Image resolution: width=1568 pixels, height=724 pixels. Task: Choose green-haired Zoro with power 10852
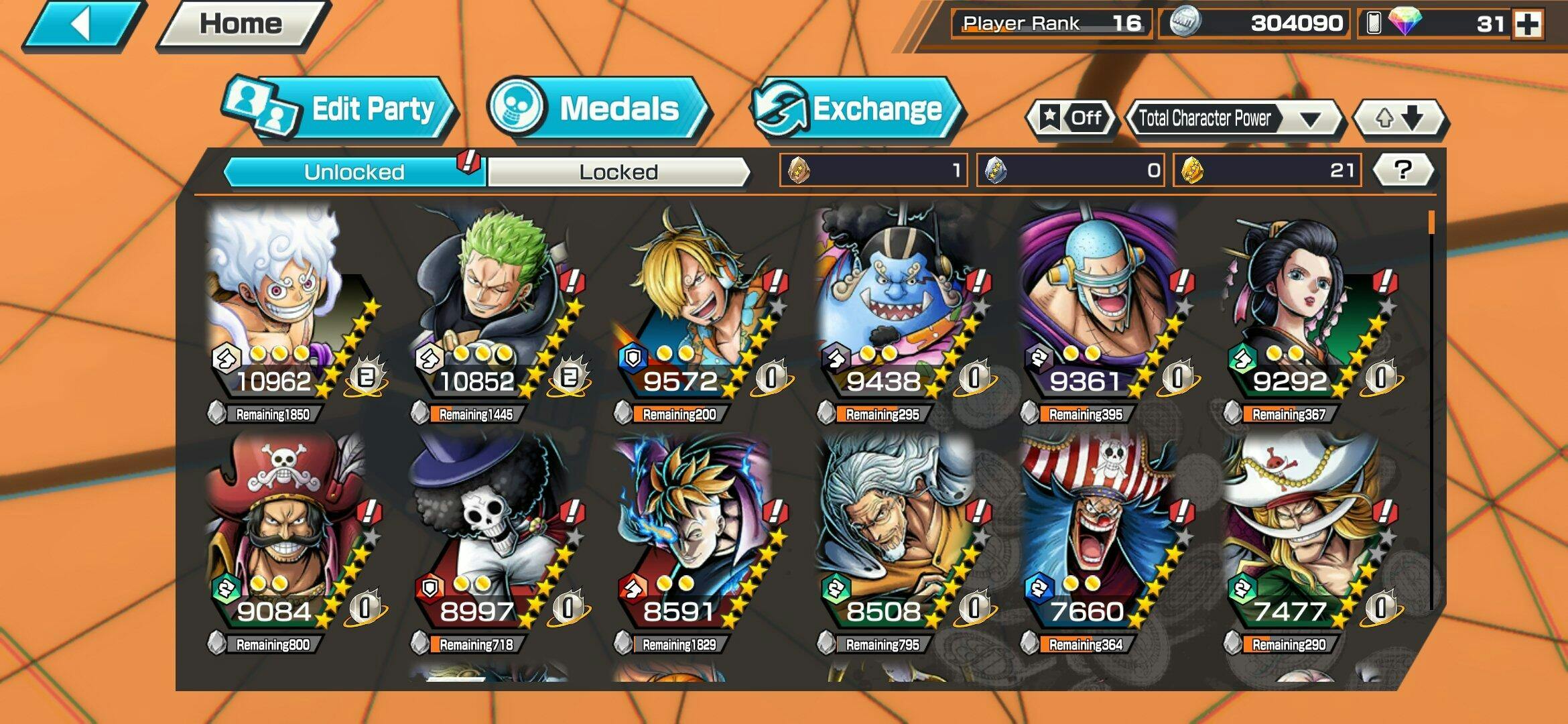[x=493, y=308]
